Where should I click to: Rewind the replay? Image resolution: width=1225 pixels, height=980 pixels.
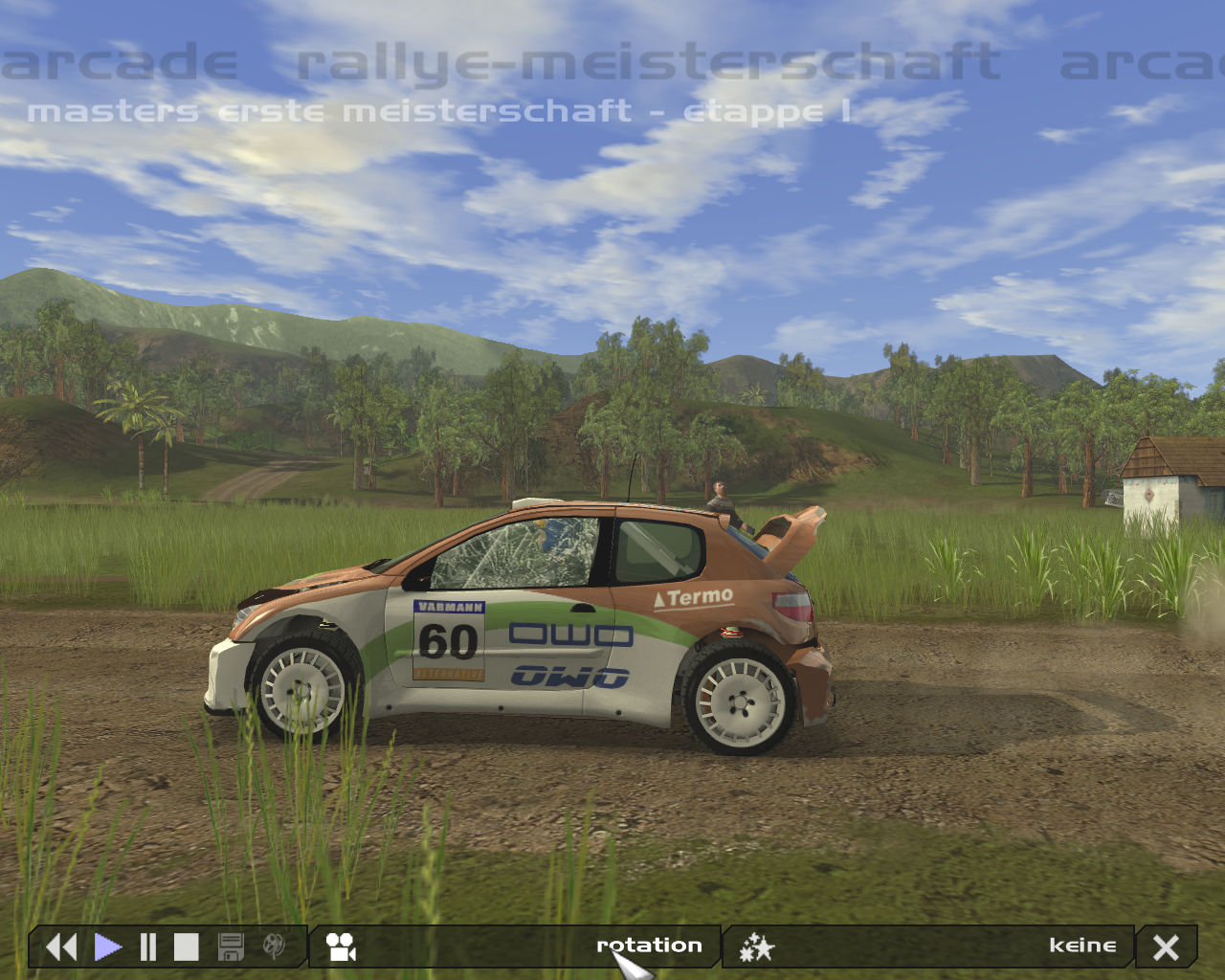[x=61, y=947]
